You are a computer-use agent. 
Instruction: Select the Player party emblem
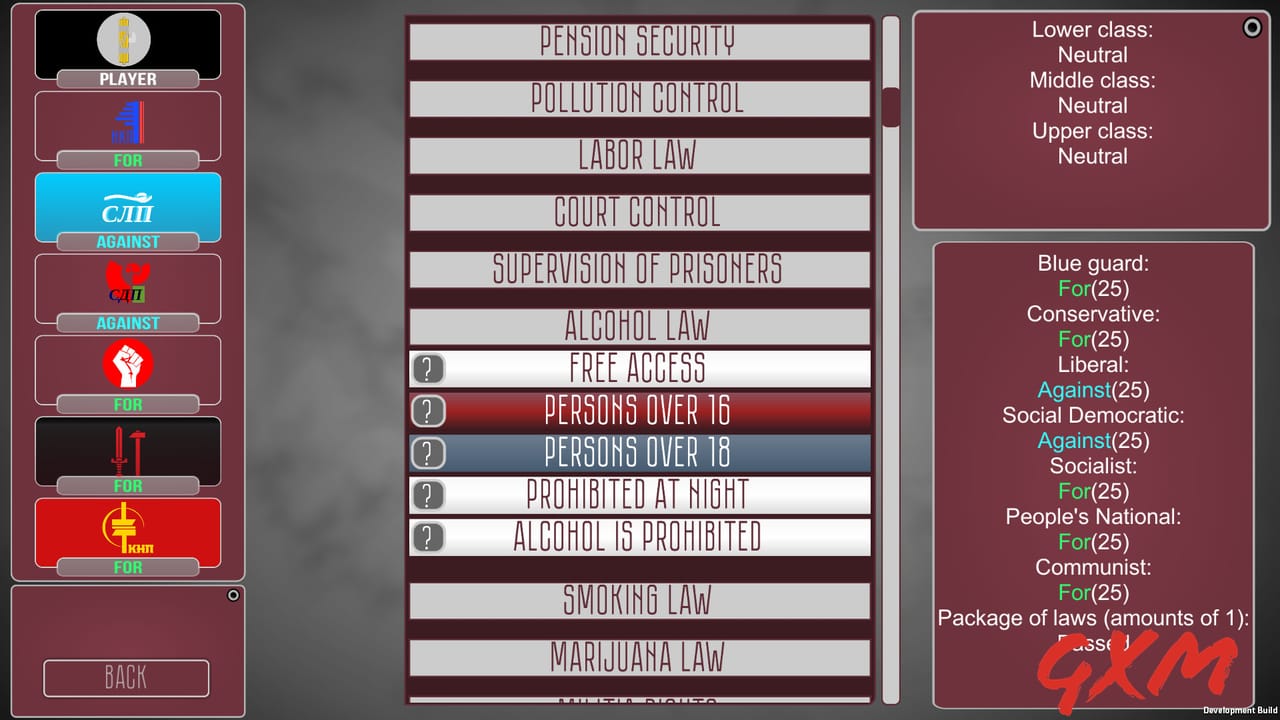[x=127, y=42]
